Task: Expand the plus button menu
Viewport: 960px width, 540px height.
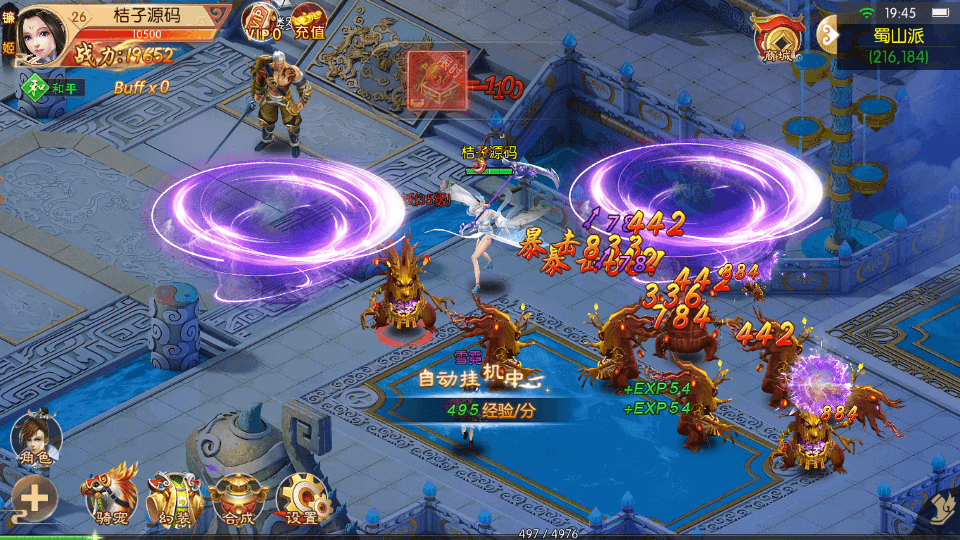Action: [x=34, y=499]
